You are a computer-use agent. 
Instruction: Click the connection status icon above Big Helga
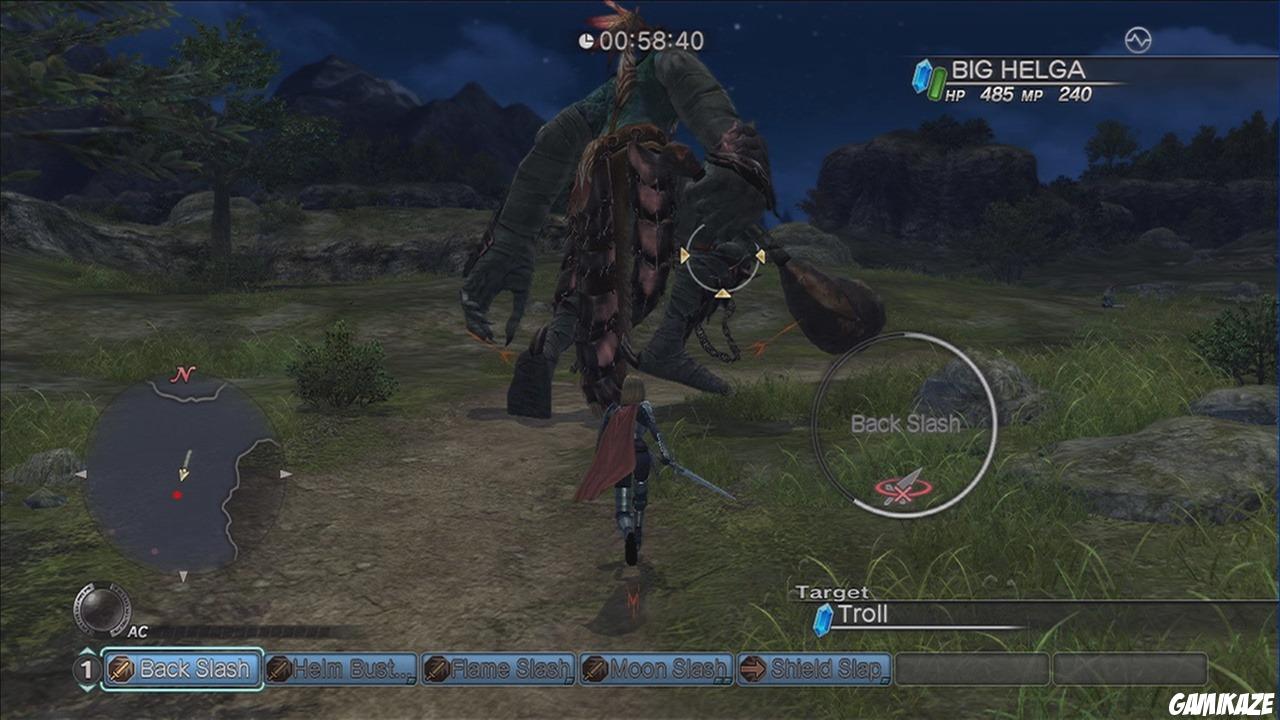pos(1138,40)
